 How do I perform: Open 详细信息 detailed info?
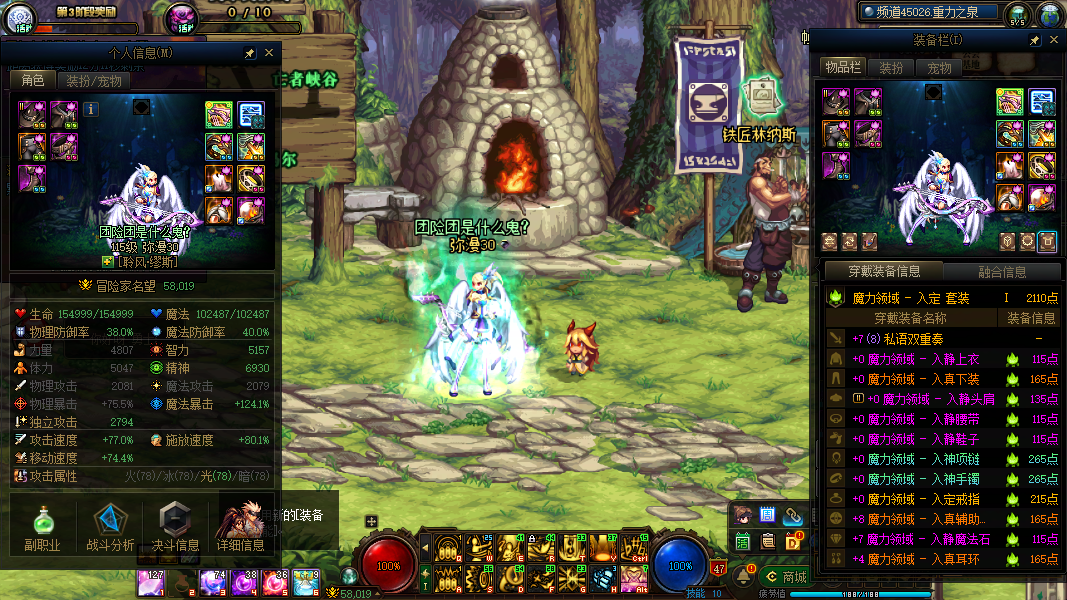tap(241, 528)
